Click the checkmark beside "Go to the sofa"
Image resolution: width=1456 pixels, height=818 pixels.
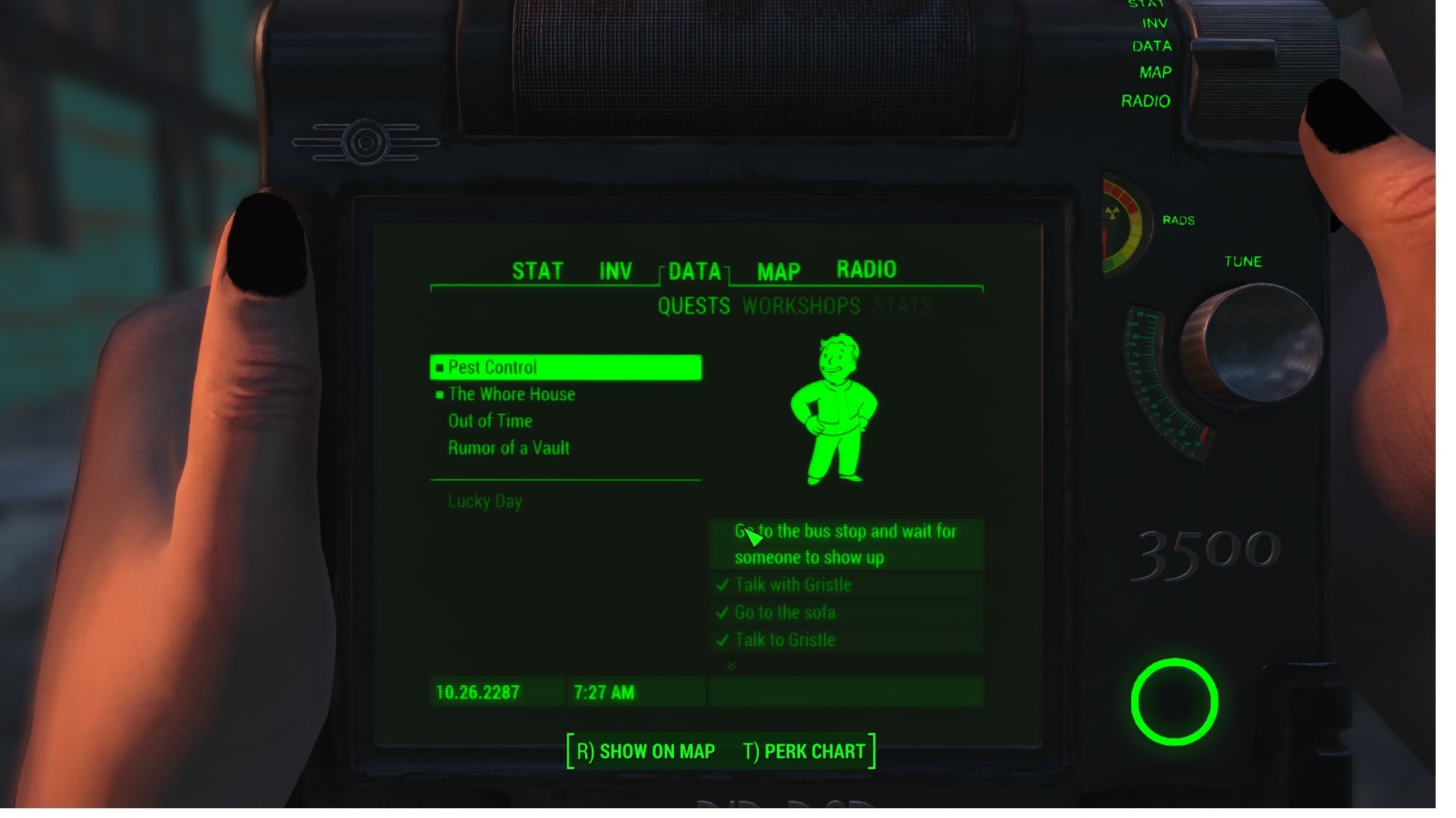click(723, 613)
